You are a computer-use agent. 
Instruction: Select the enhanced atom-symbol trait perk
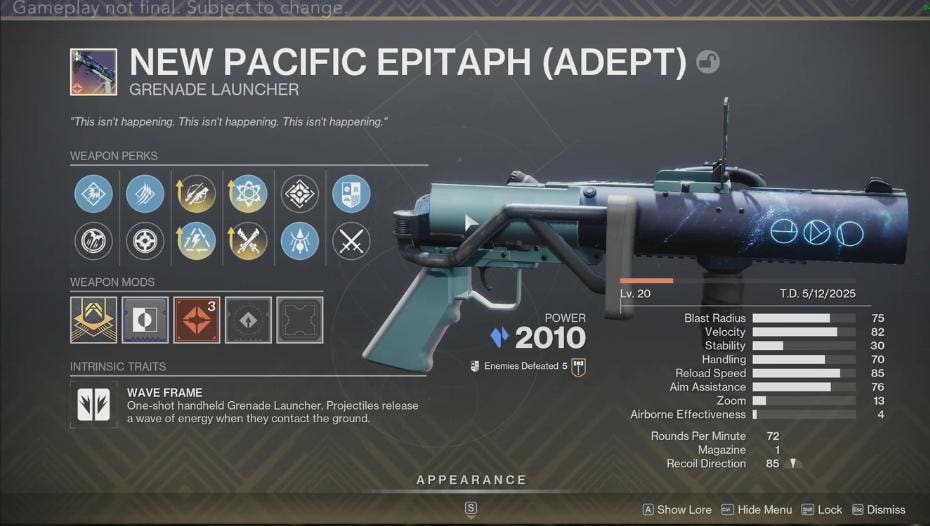247,193
